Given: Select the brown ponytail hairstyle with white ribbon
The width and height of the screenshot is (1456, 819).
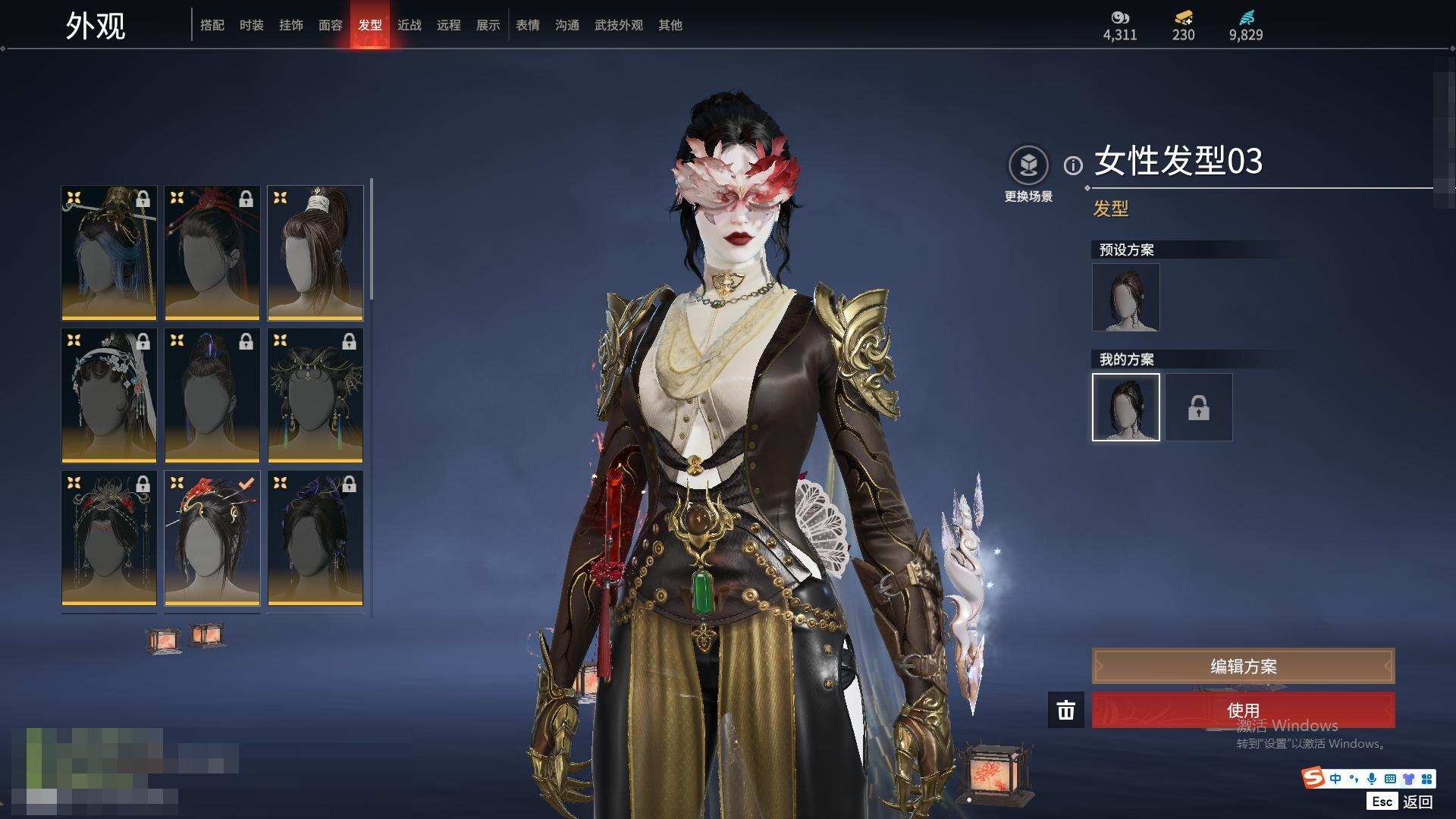Looking at the screenshot, I should point(315,252).
